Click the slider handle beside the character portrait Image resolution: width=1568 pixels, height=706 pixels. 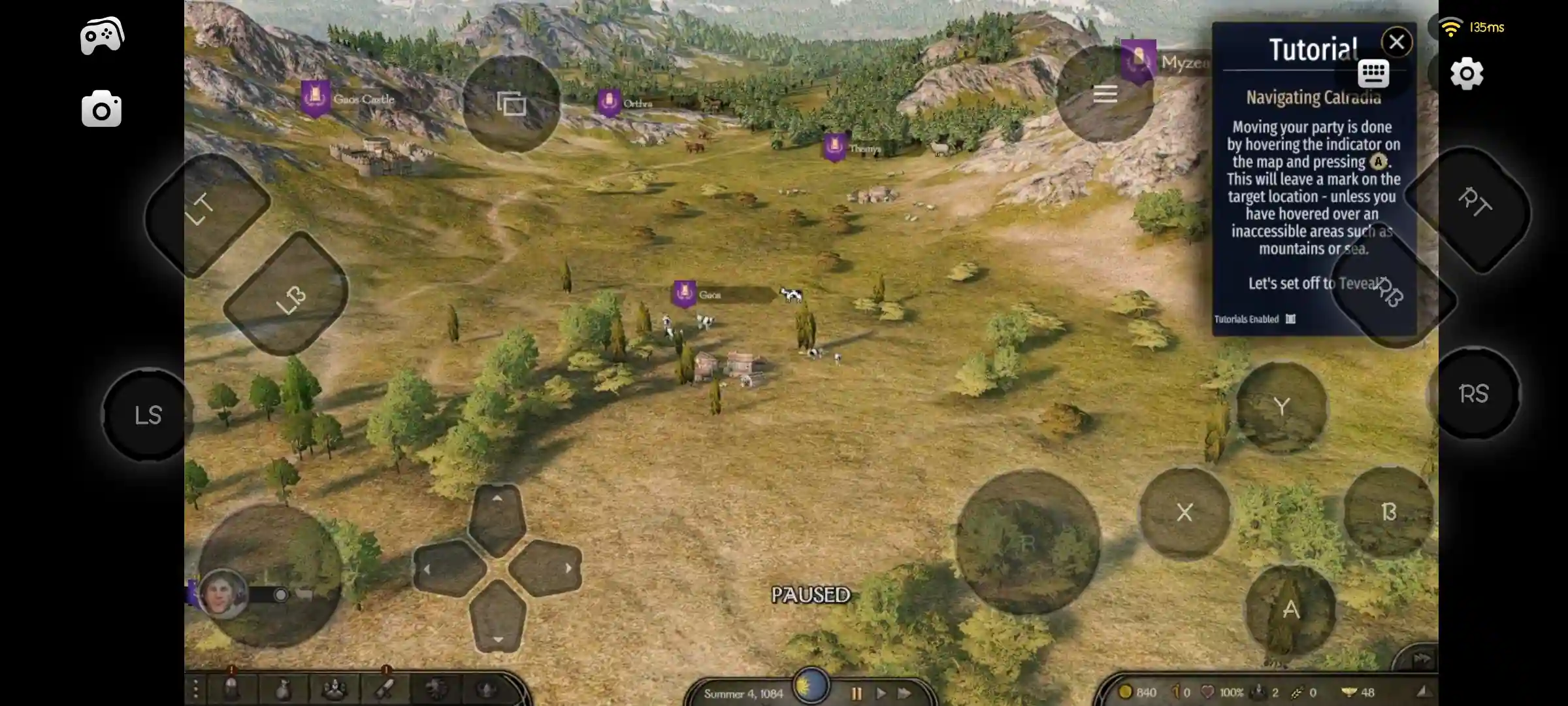click(281, 595)
